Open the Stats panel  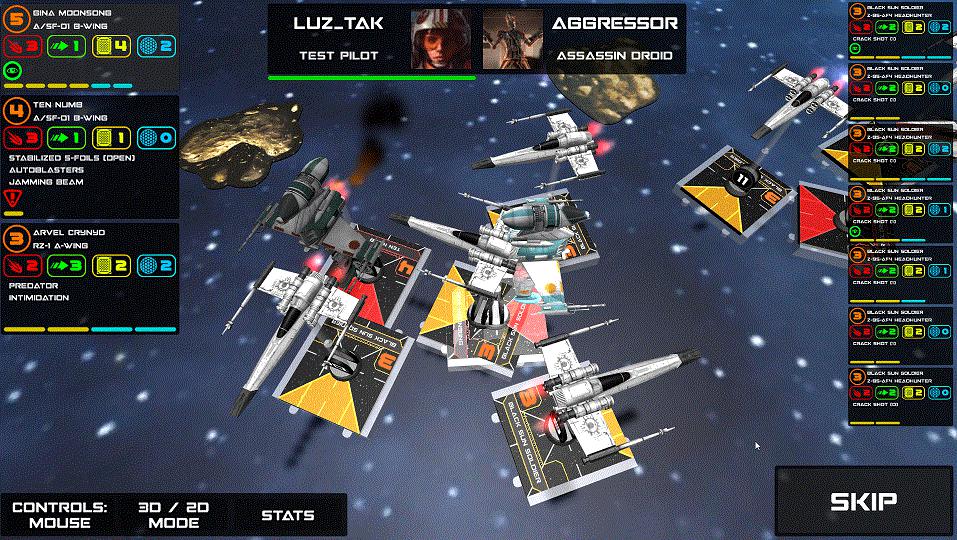[288, 515]
